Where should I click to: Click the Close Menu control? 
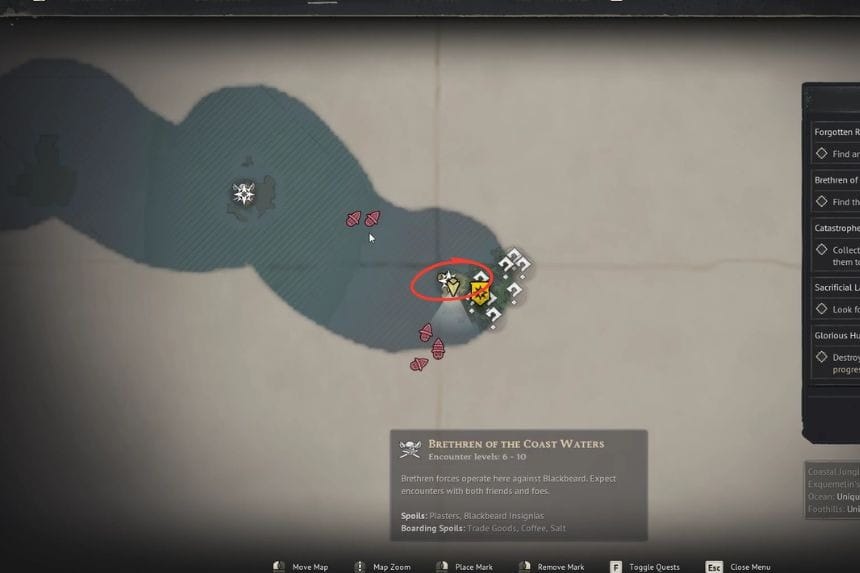[740, 567]
